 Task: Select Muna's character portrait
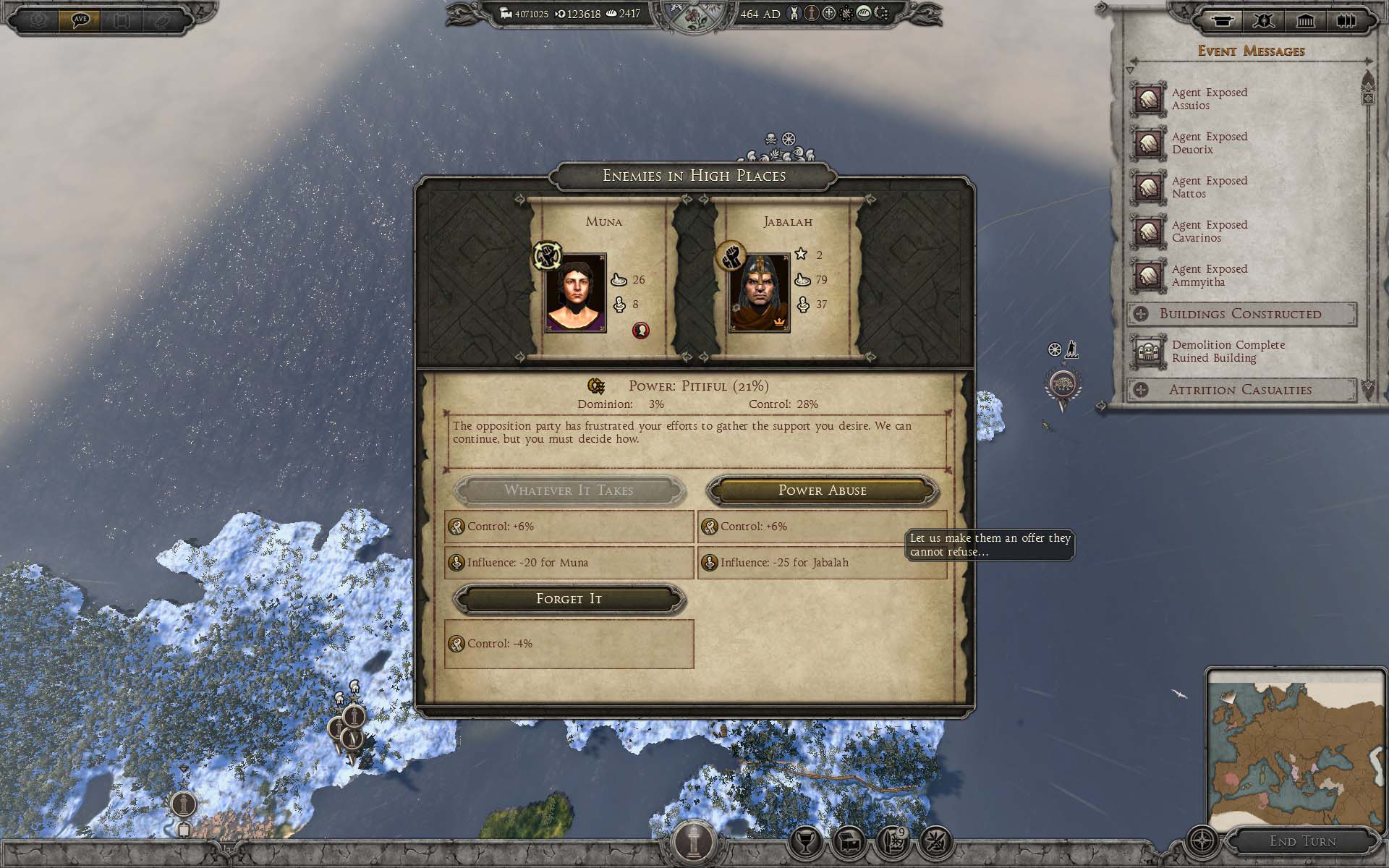tap(576, 293)
